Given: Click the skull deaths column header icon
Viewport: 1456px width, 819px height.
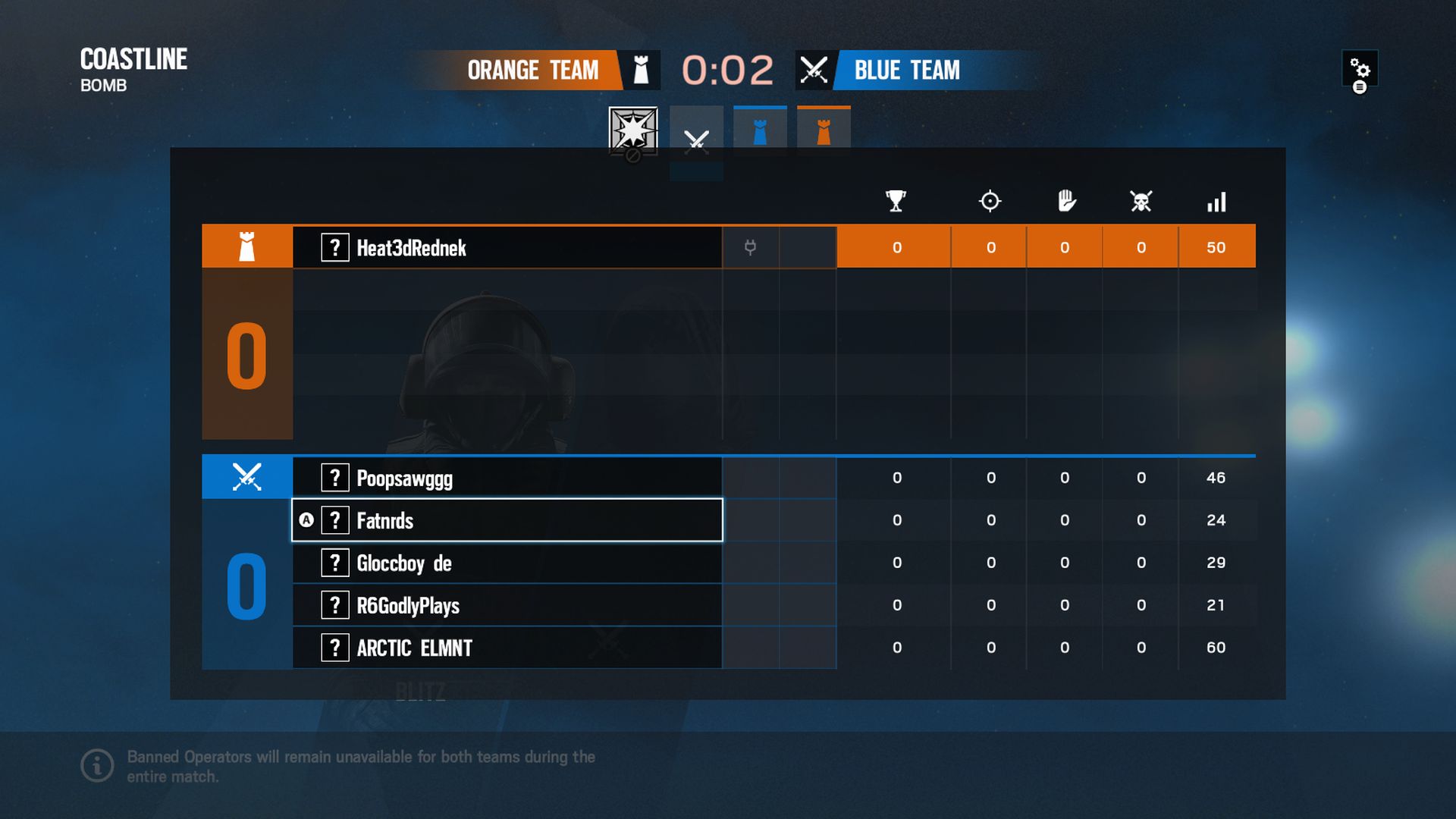Looking at the screenshot, I should [1141, 202].
